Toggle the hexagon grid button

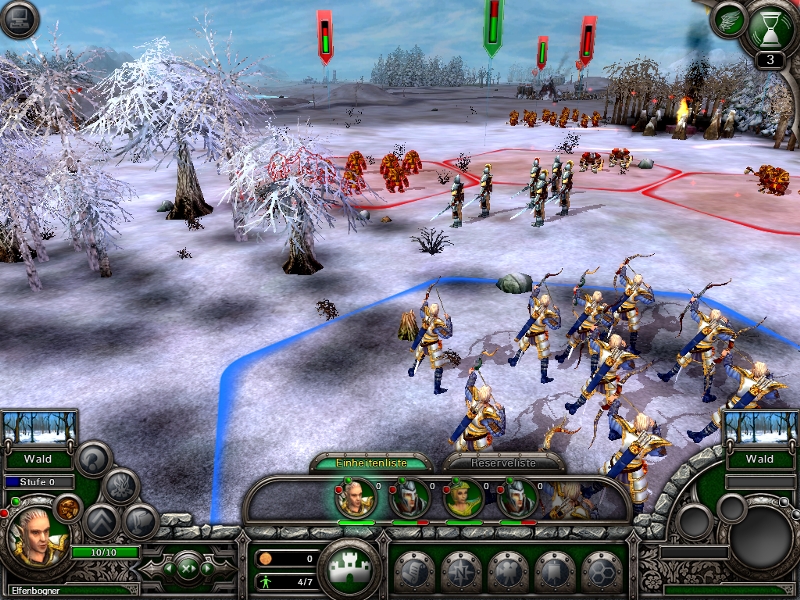(602, 571)
